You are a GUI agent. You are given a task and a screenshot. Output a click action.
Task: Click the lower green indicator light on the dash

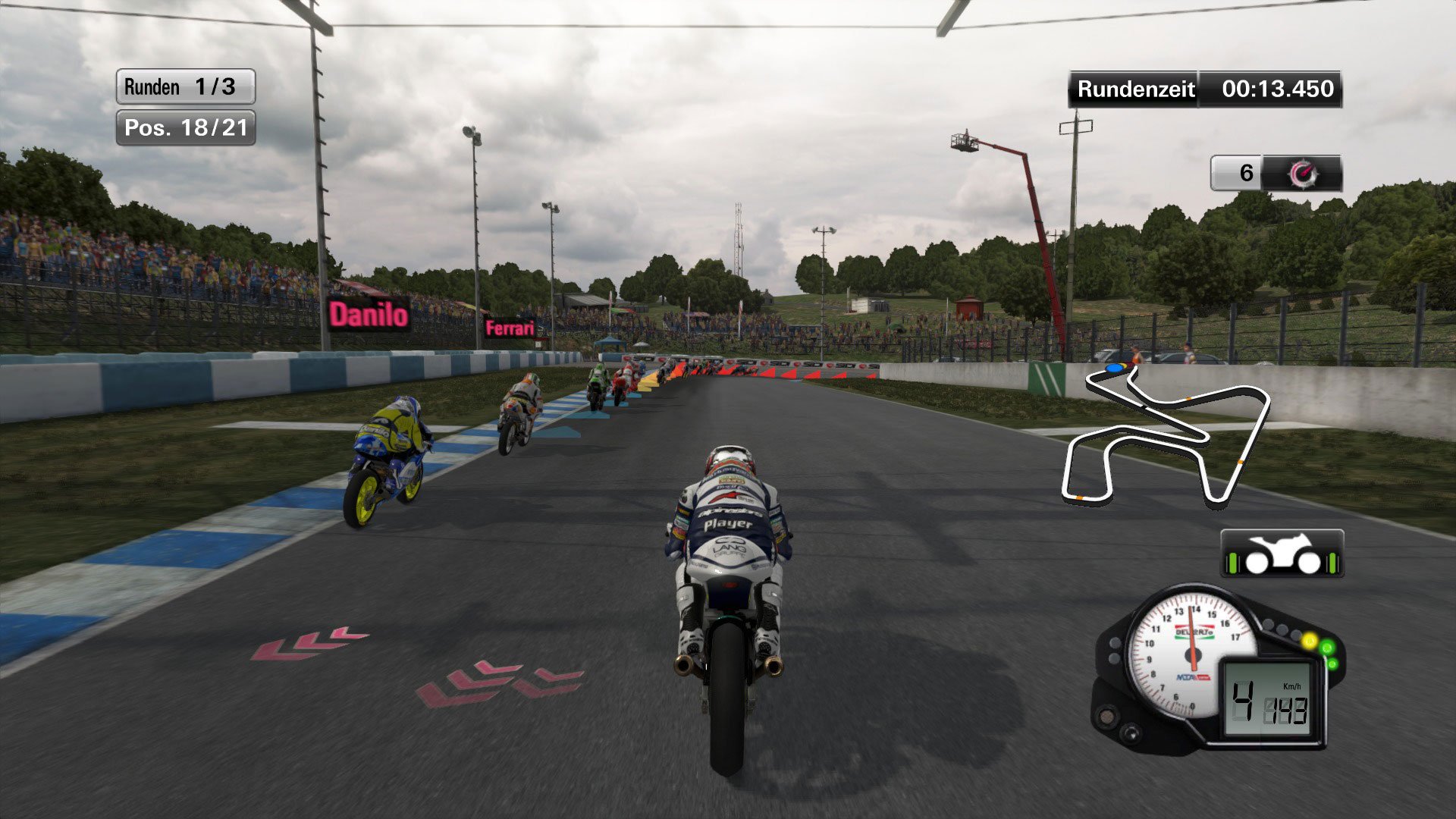click(x=1333, y=663)
